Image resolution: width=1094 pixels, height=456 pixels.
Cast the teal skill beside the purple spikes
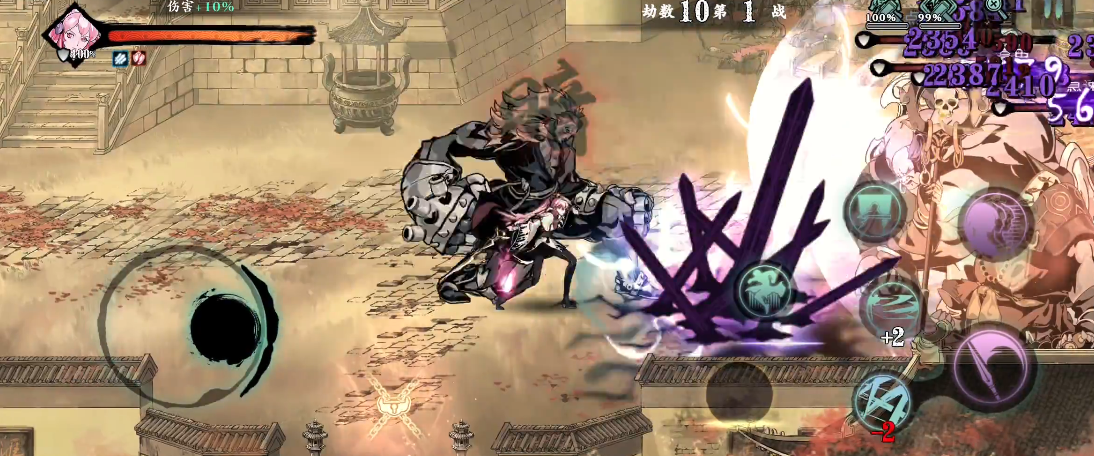(766, 289)
